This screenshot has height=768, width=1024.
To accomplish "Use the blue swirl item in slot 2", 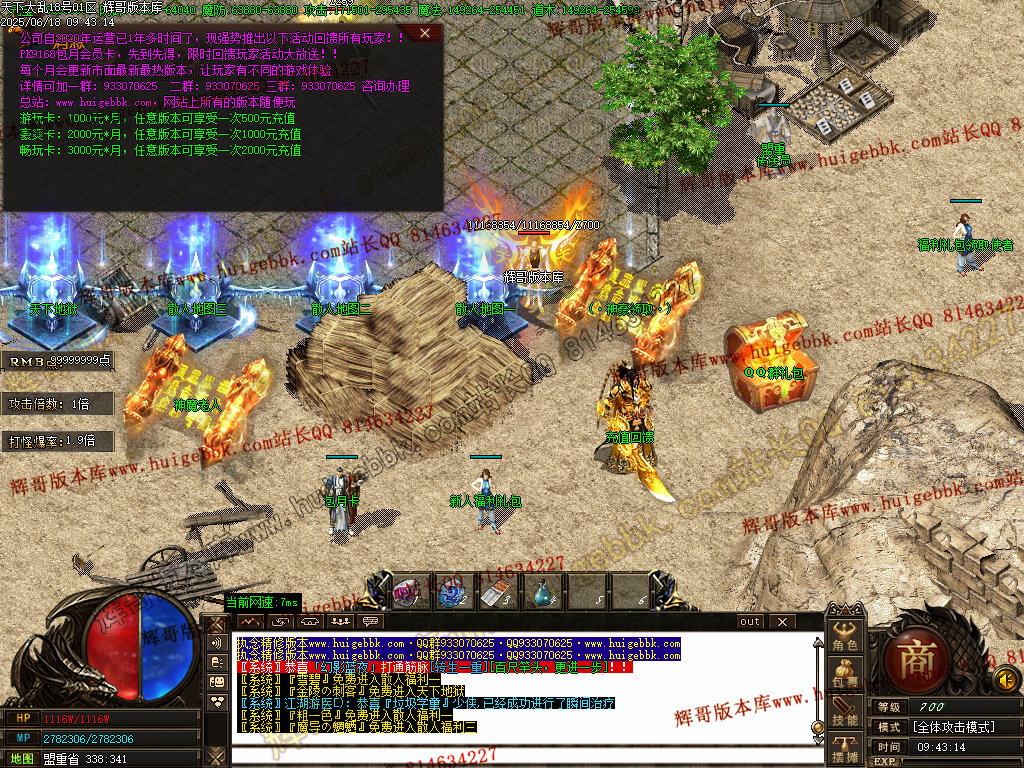I will tap(452, 593).
